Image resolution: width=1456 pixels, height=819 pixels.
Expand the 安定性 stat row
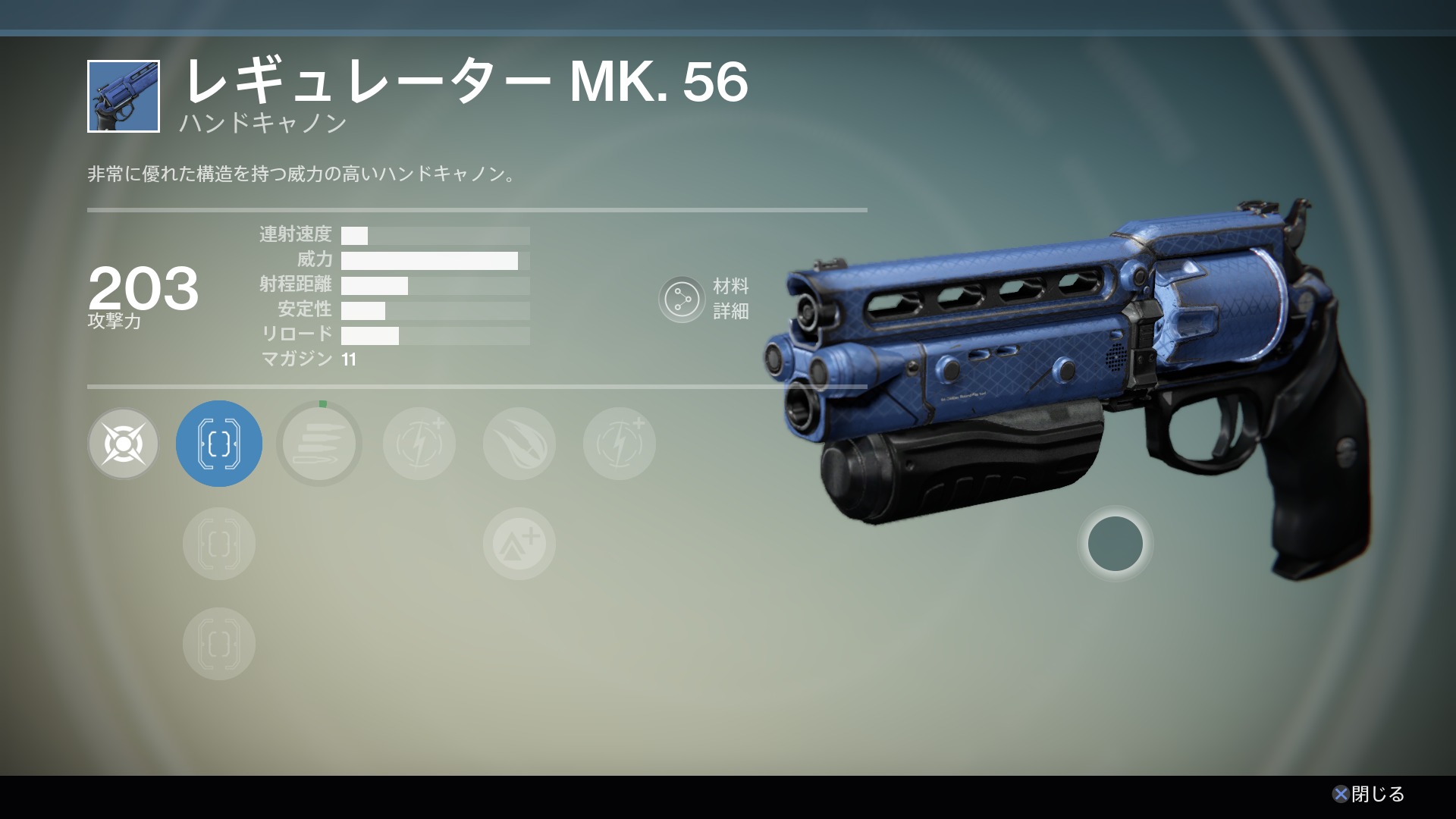pyautogui.click(x=436, y=309)
